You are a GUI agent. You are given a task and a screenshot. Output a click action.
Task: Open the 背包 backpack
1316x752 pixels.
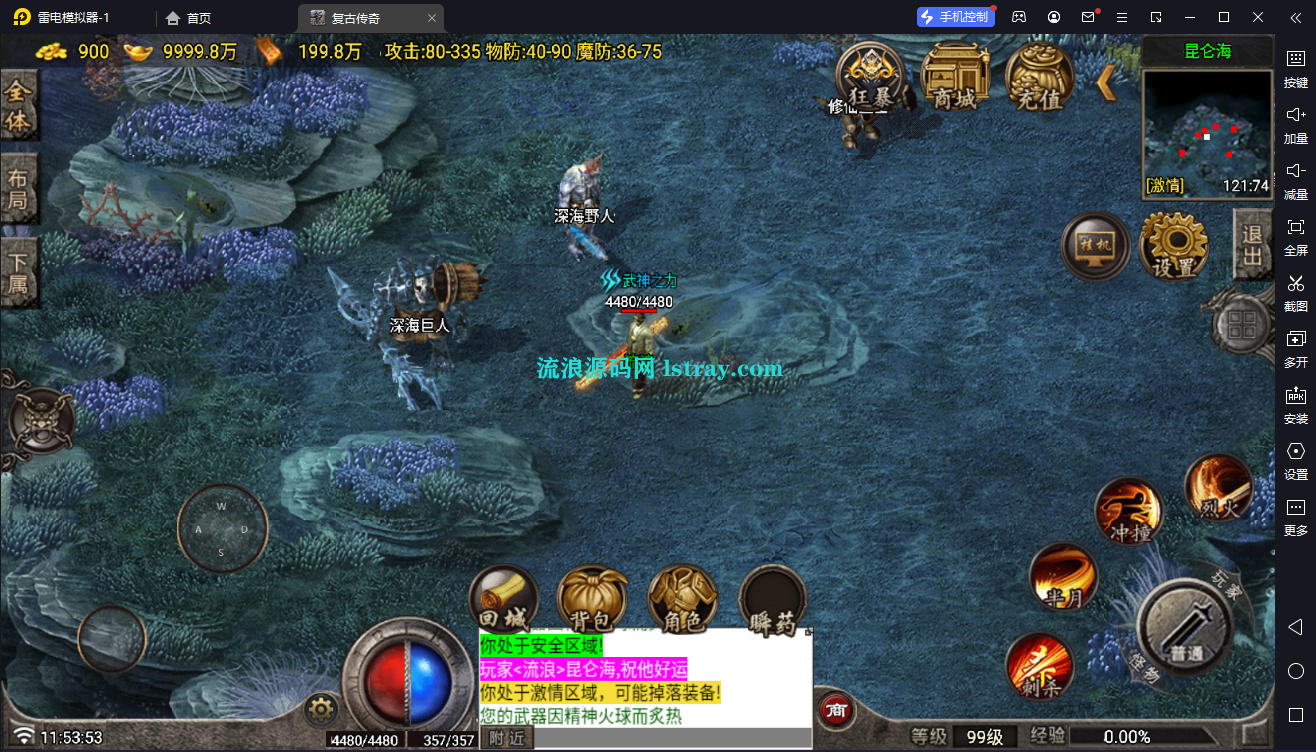(x=592, y=601)
